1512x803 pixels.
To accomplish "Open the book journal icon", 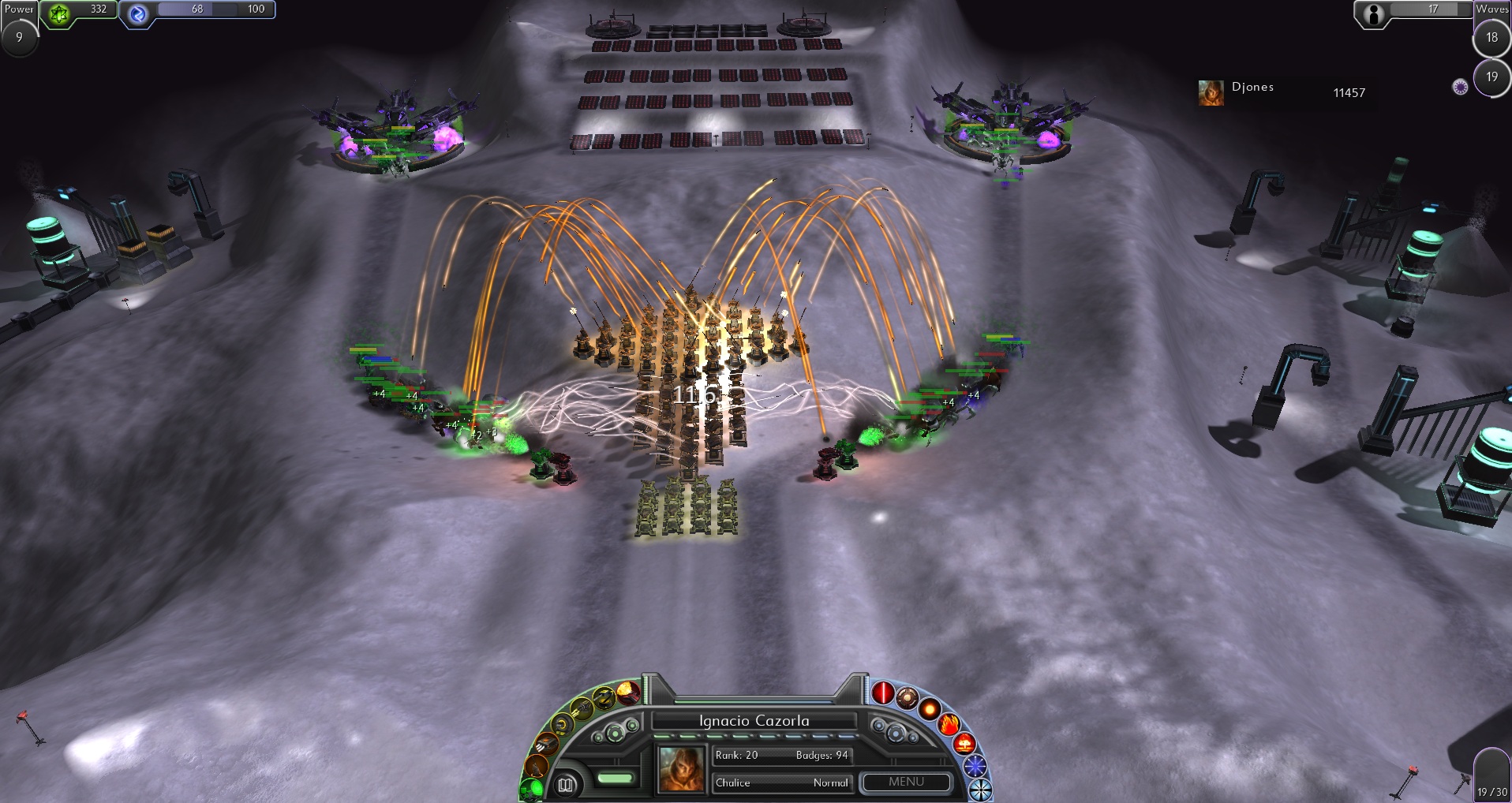I will click(565, 784).
